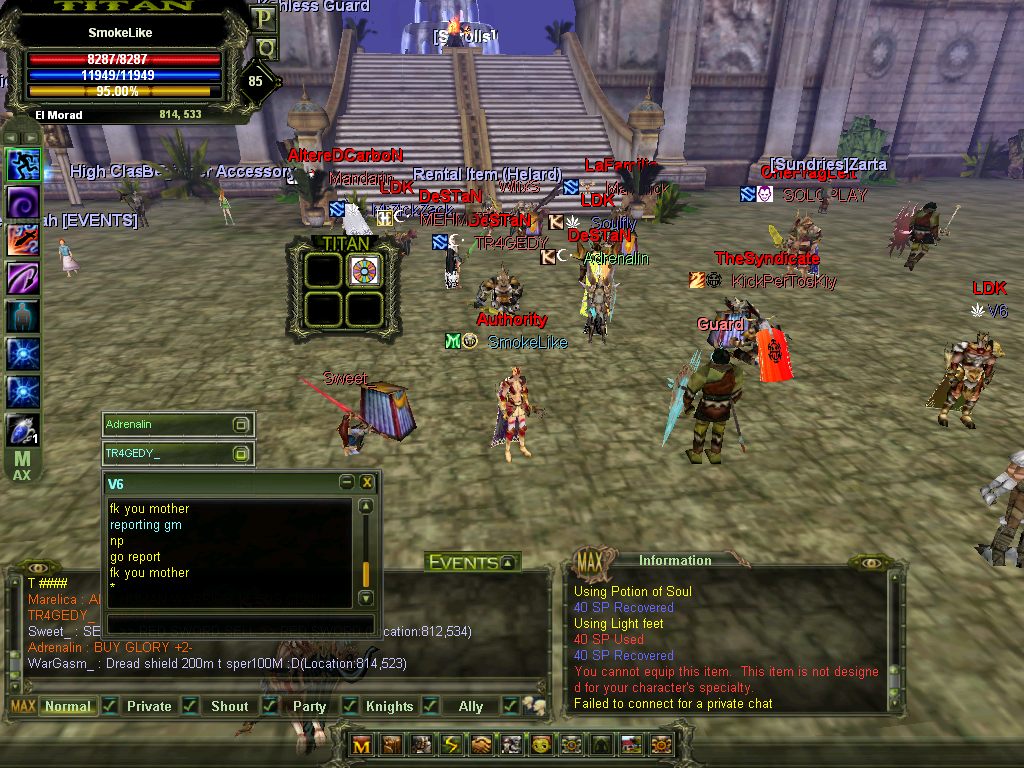Switch chat to Normal channel
This screenshot has height=768, width=1024.
point(68,706)
